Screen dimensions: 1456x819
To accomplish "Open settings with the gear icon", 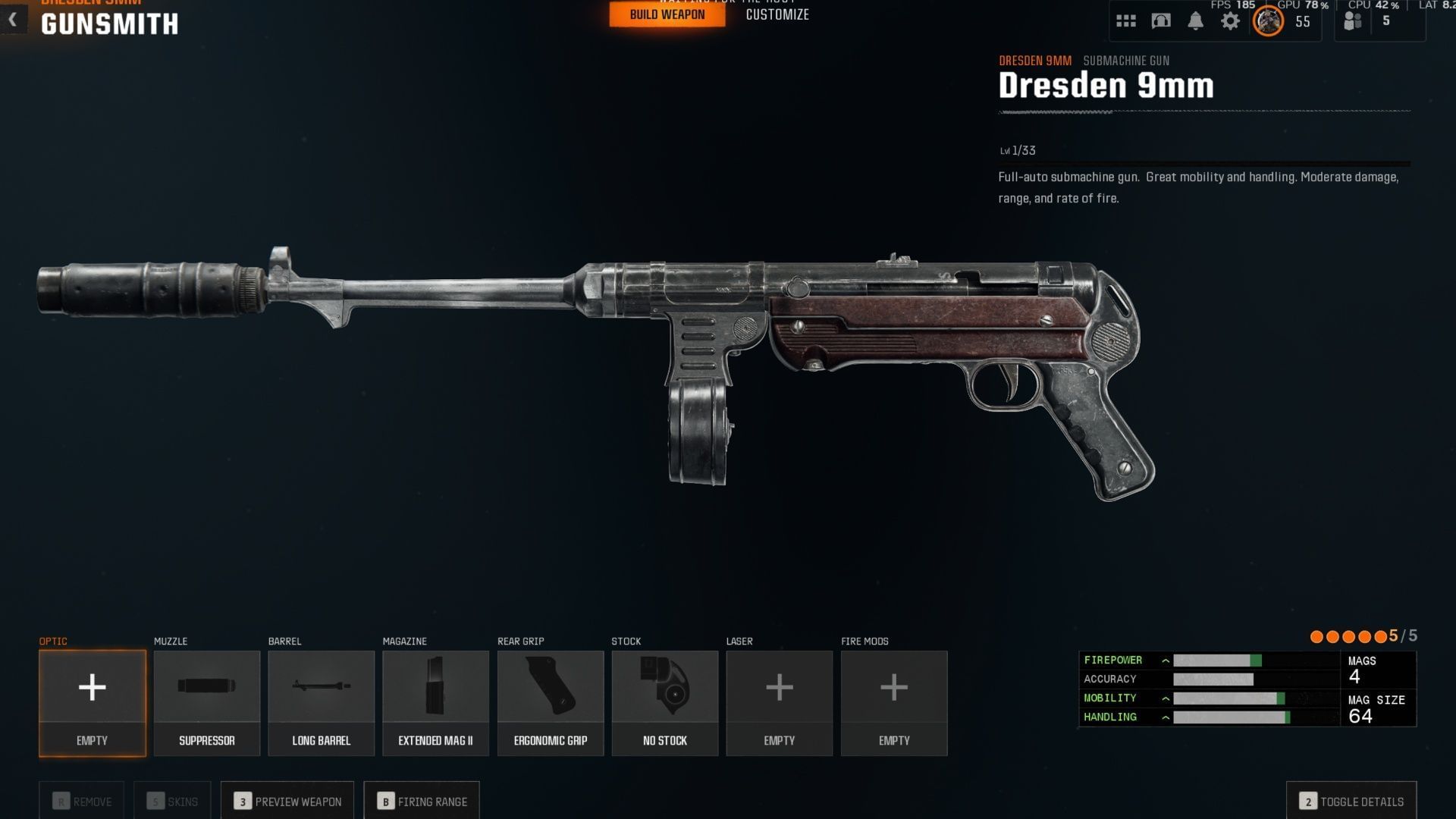I will tap(1230, 21).
